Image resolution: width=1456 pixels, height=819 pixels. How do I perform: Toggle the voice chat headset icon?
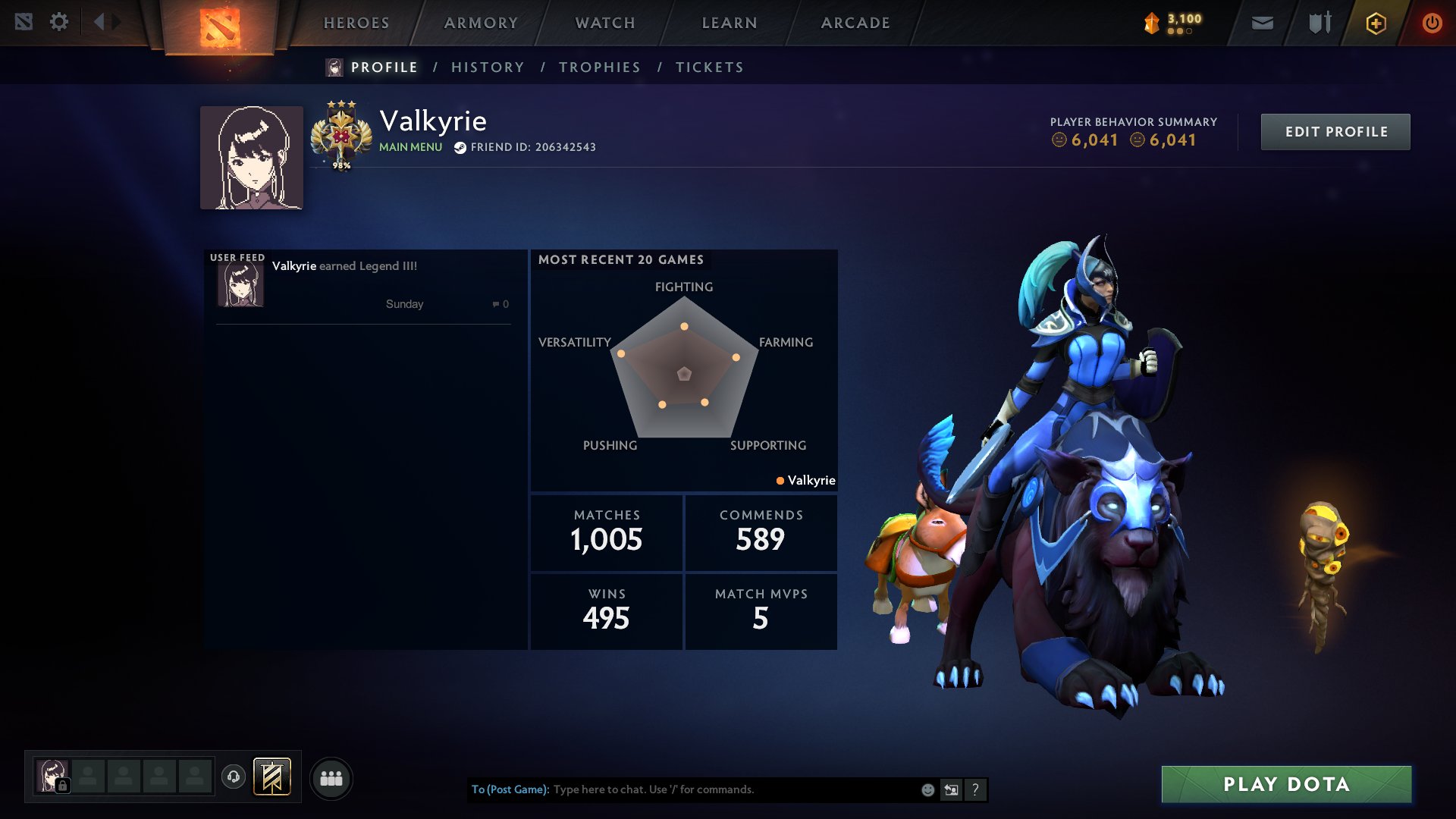coord(232,777)
